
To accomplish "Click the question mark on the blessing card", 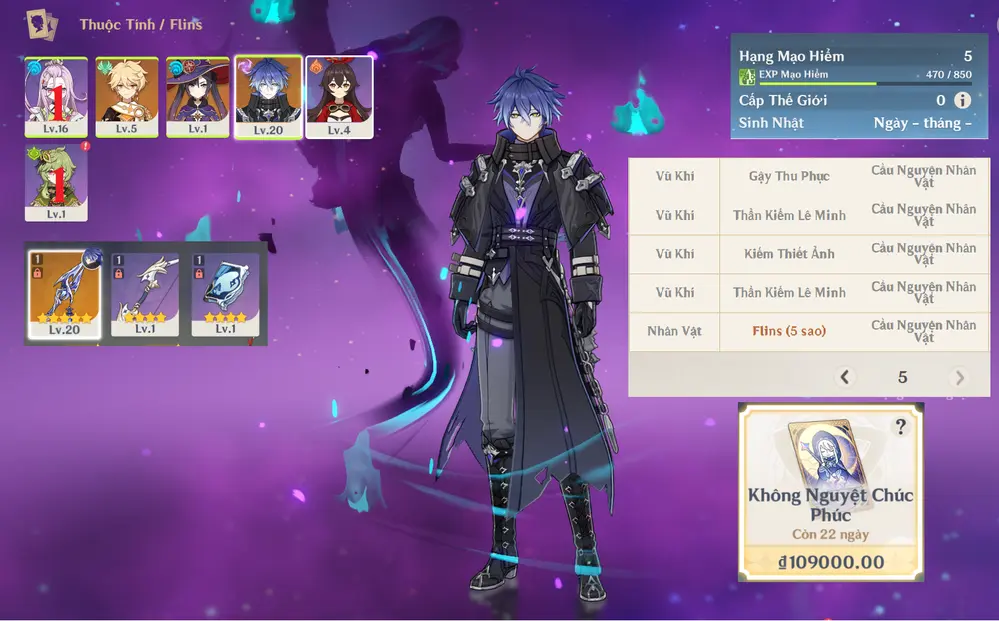I will 901,427.
